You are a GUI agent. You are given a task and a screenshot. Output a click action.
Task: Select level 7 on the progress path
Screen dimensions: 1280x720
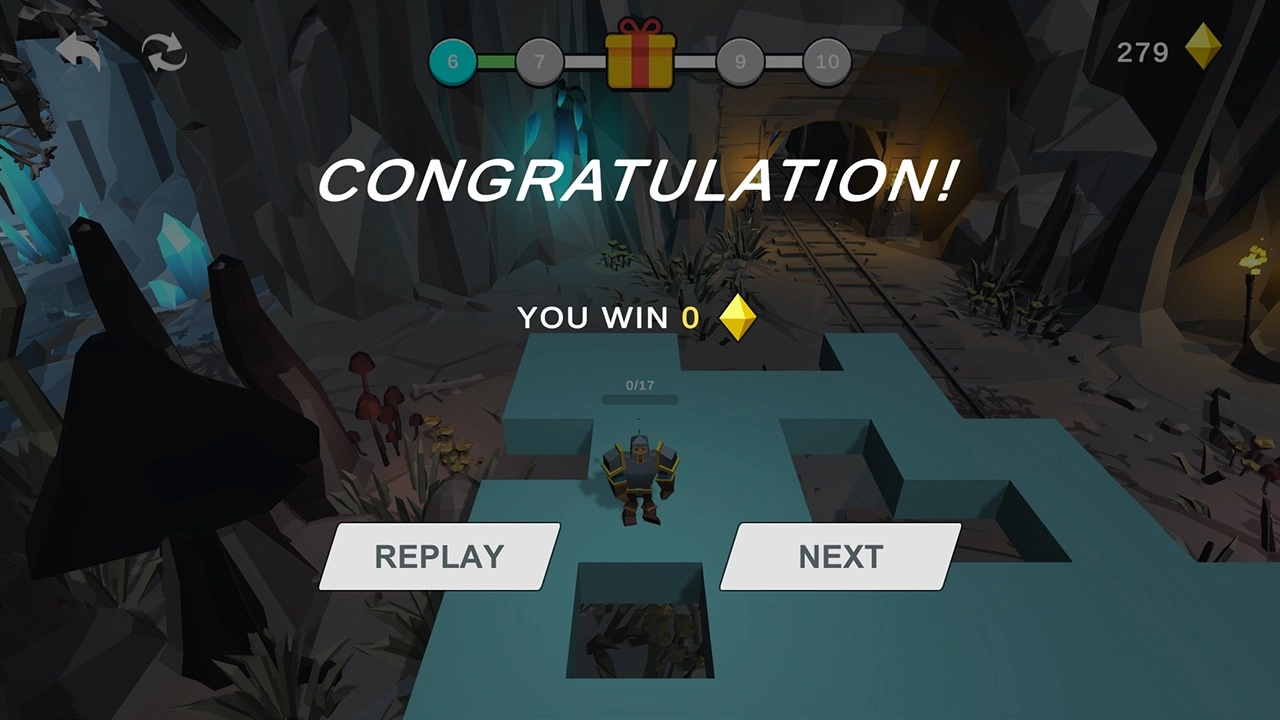539,61
